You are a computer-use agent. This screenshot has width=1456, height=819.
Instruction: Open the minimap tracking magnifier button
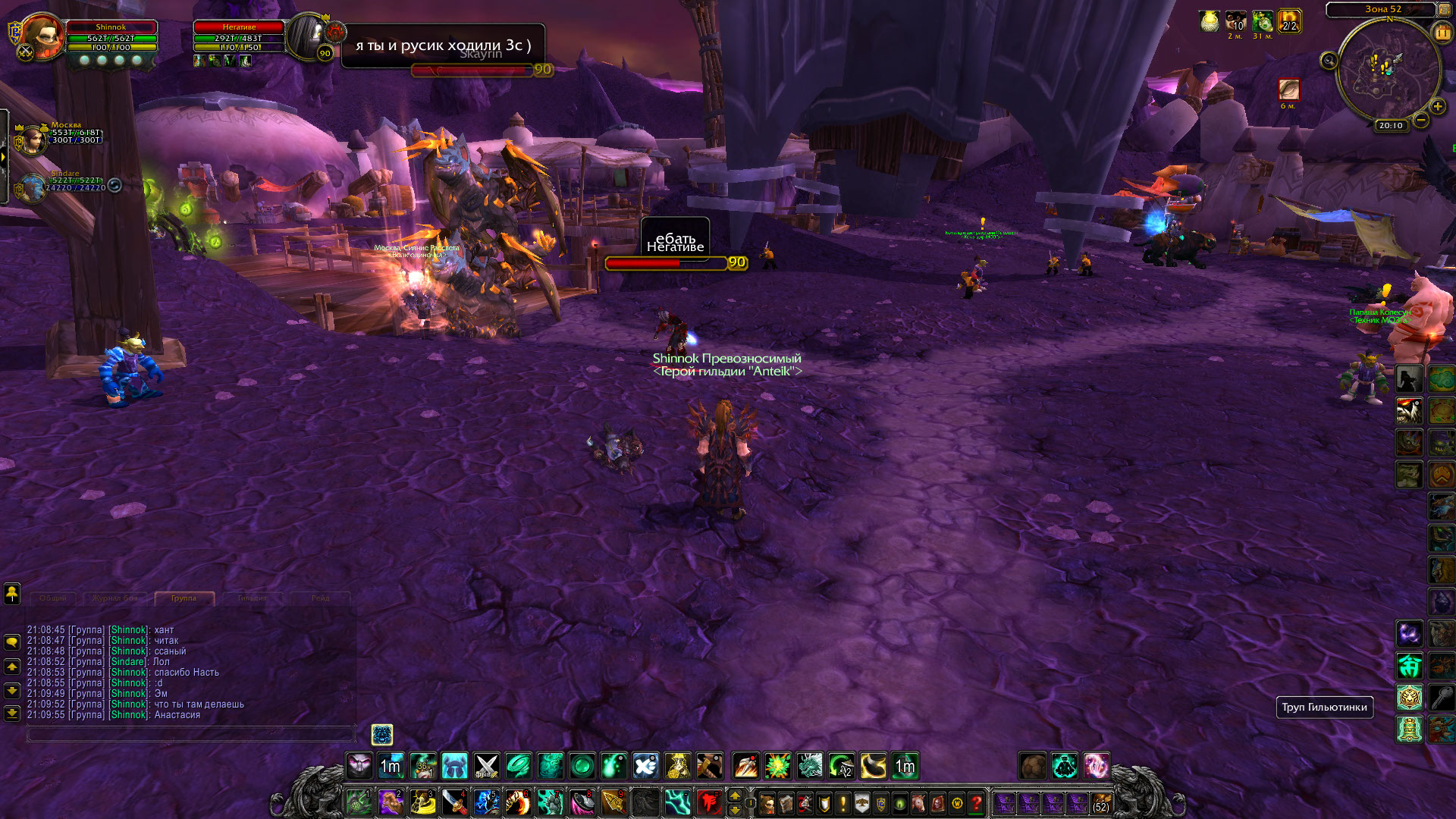coord(1329,61)
